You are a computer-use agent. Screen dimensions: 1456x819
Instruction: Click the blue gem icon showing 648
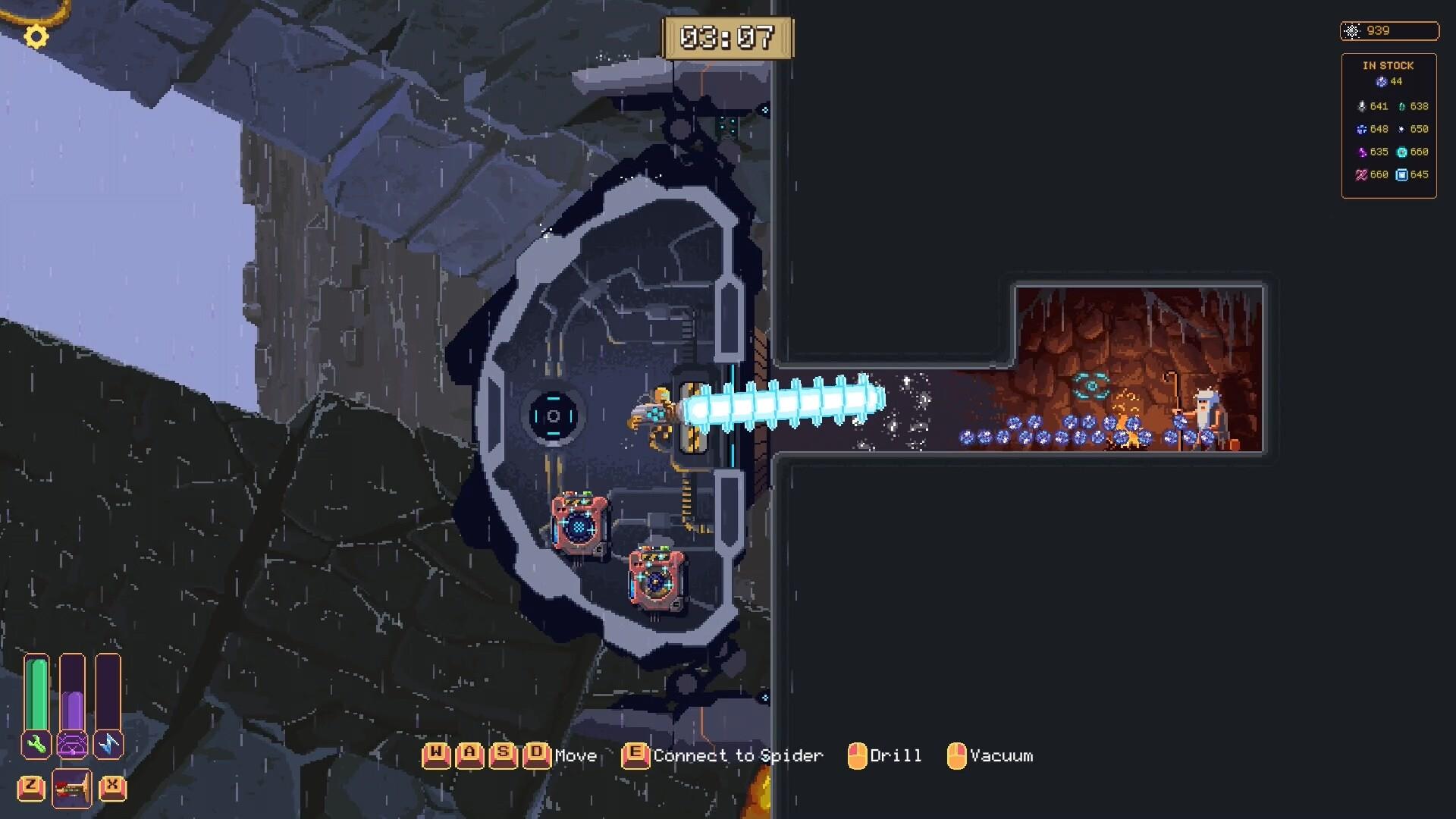coord(1362,129)
